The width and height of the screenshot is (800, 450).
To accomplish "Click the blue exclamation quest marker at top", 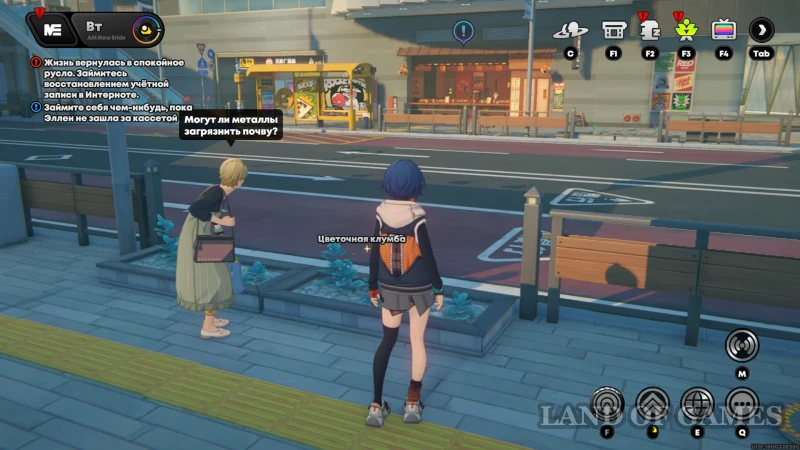I will [462, 31].
